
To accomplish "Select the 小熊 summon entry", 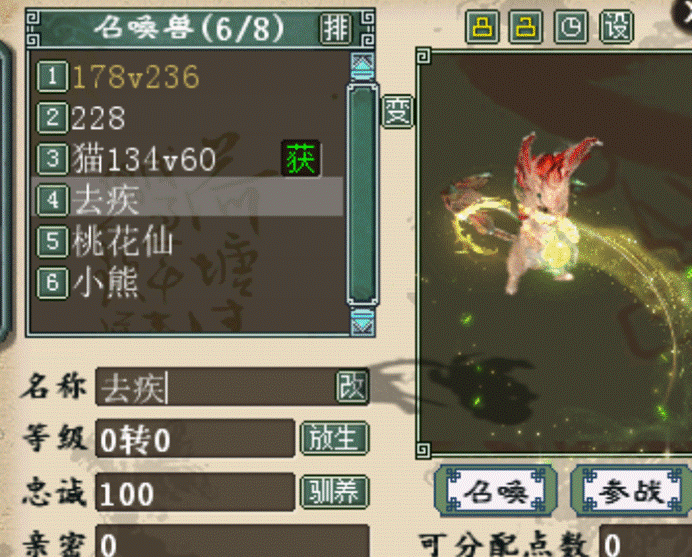I will tap(105, 283).
